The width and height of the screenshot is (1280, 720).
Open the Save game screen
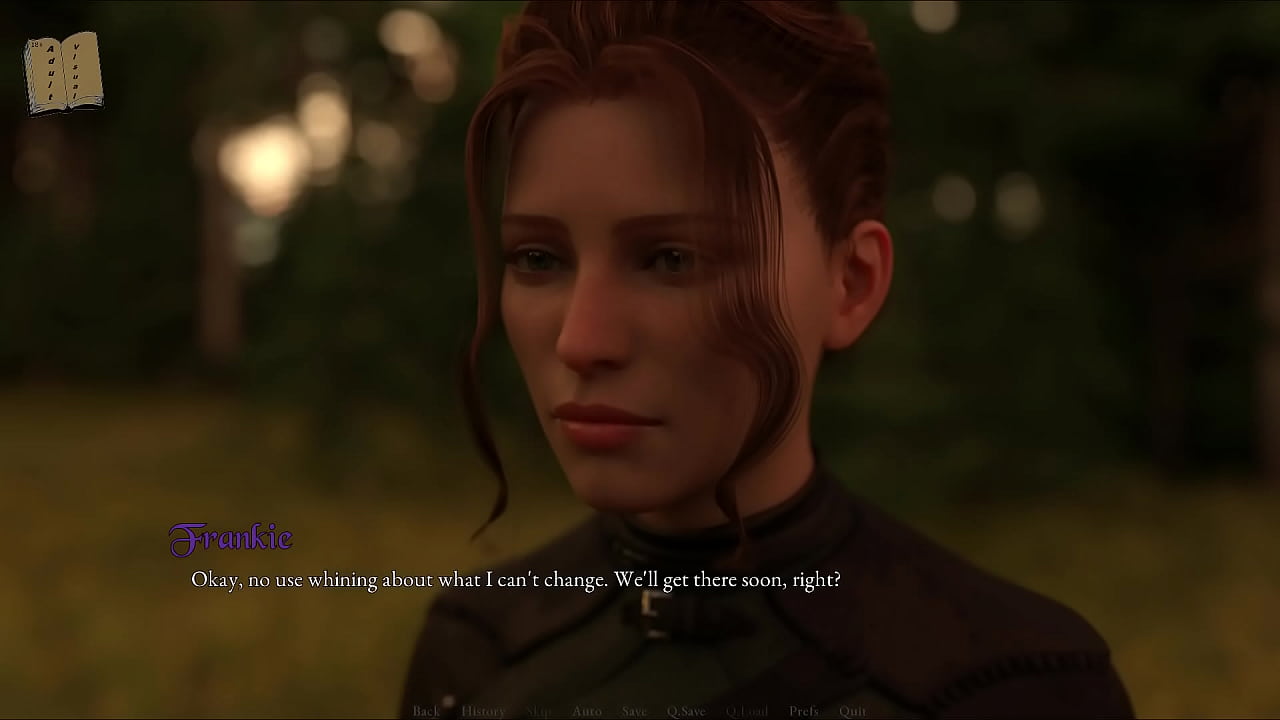coord(634,711)
